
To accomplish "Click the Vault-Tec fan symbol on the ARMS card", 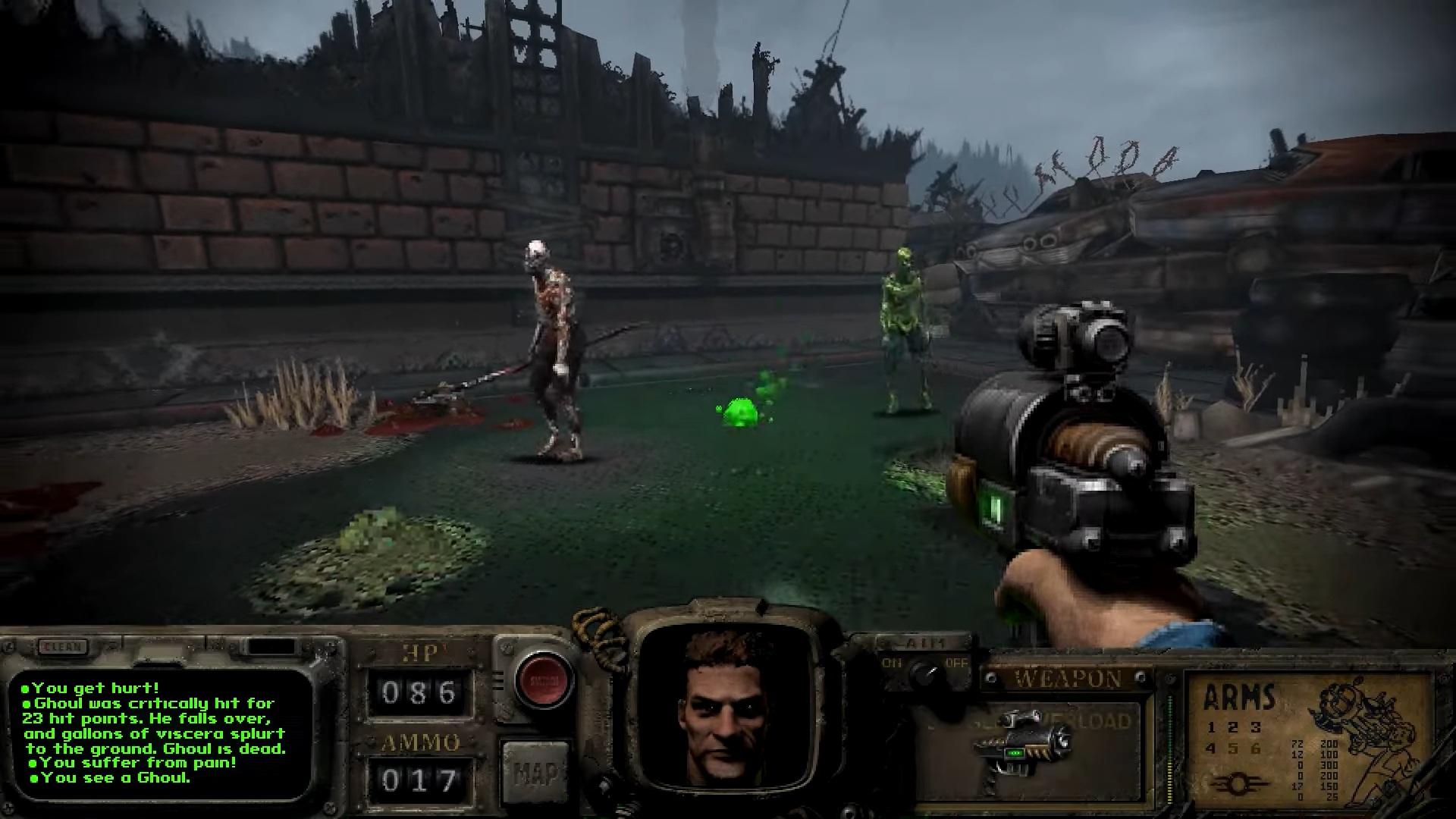I will [x=1239, y=782].
